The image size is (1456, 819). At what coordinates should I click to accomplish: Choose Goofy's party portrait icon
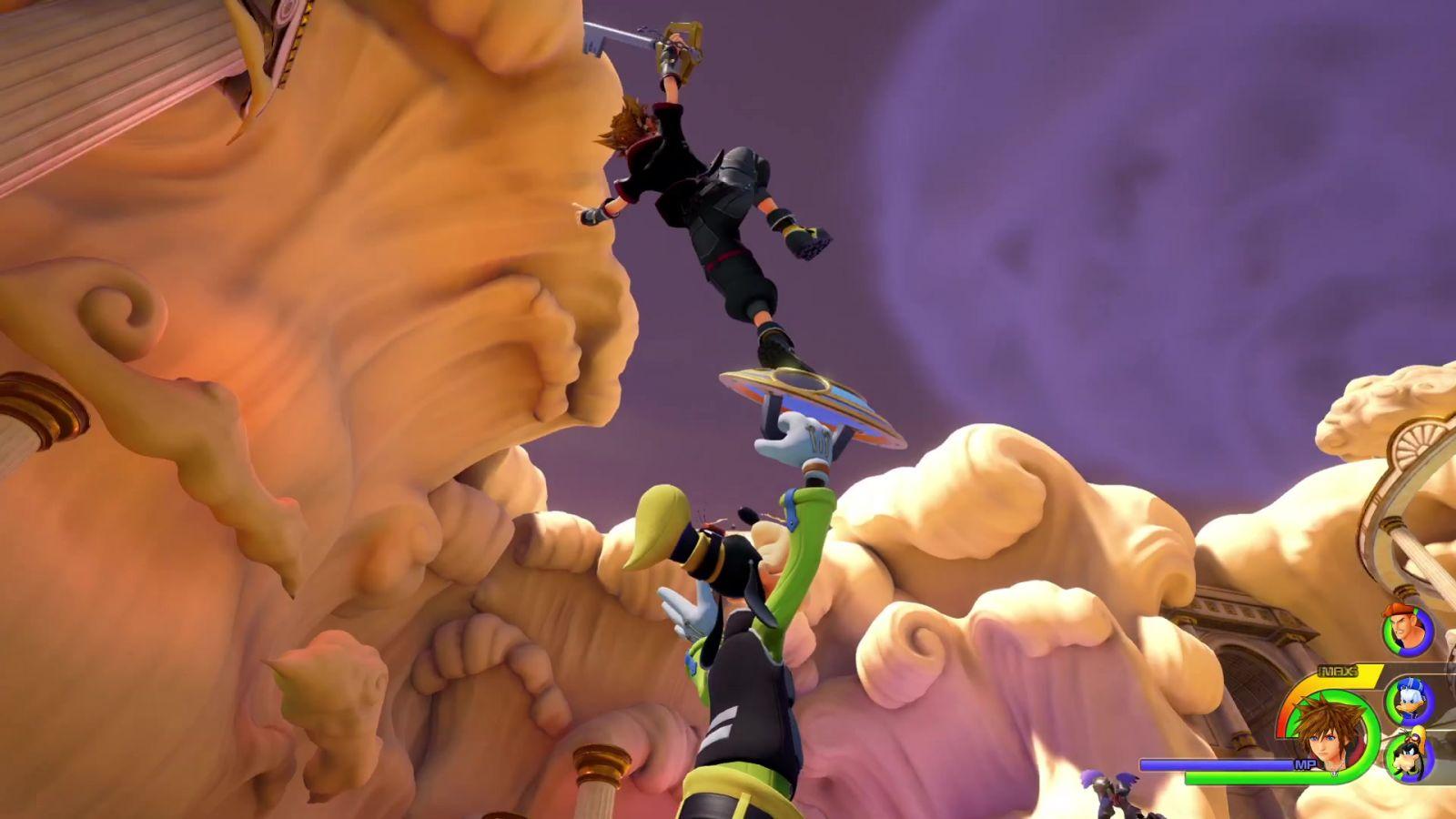[x=1410, y=755]
